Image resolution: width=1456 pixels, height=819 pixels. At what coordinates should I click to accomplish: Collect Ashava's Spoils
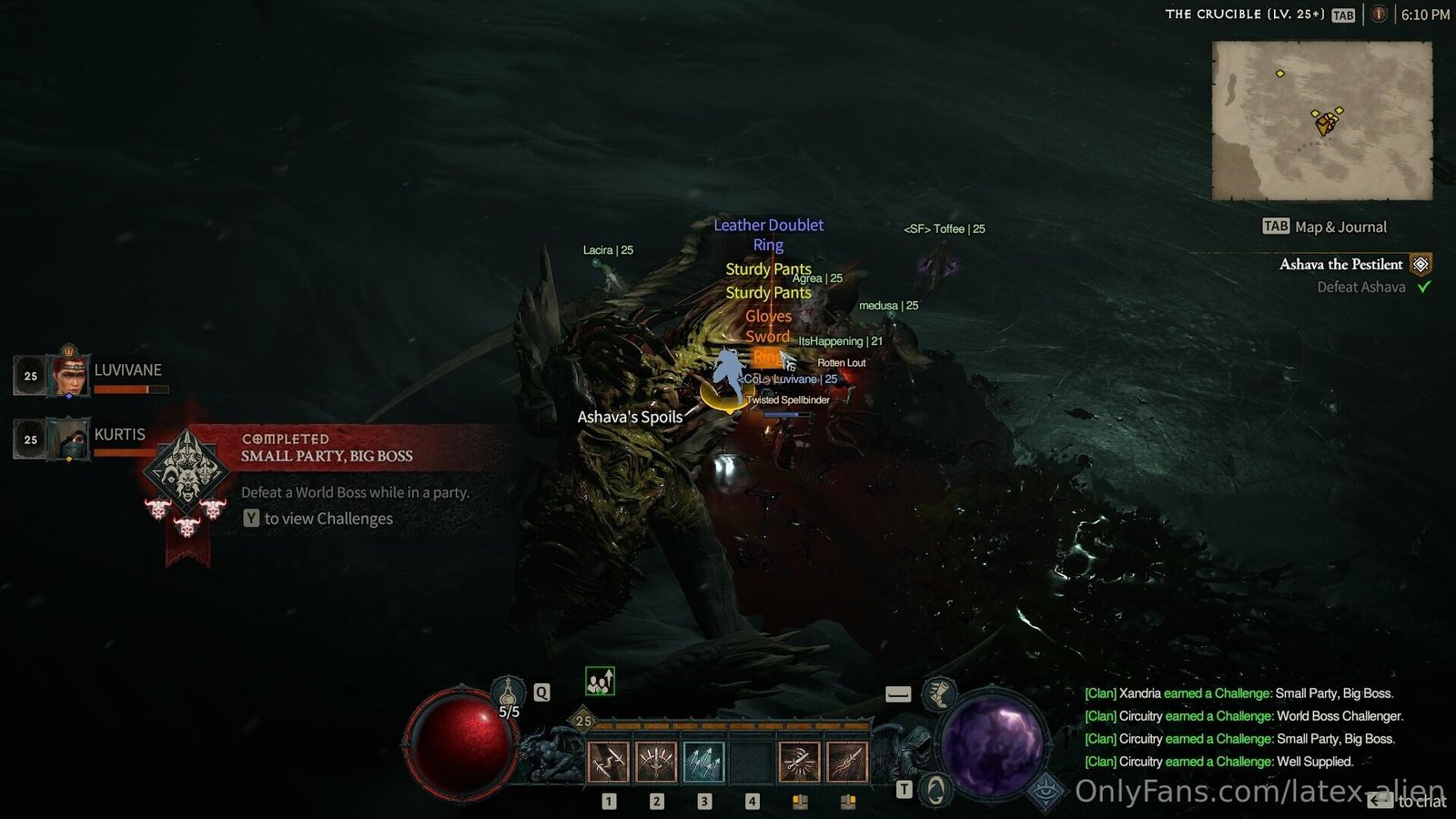[x=630, y=417]
